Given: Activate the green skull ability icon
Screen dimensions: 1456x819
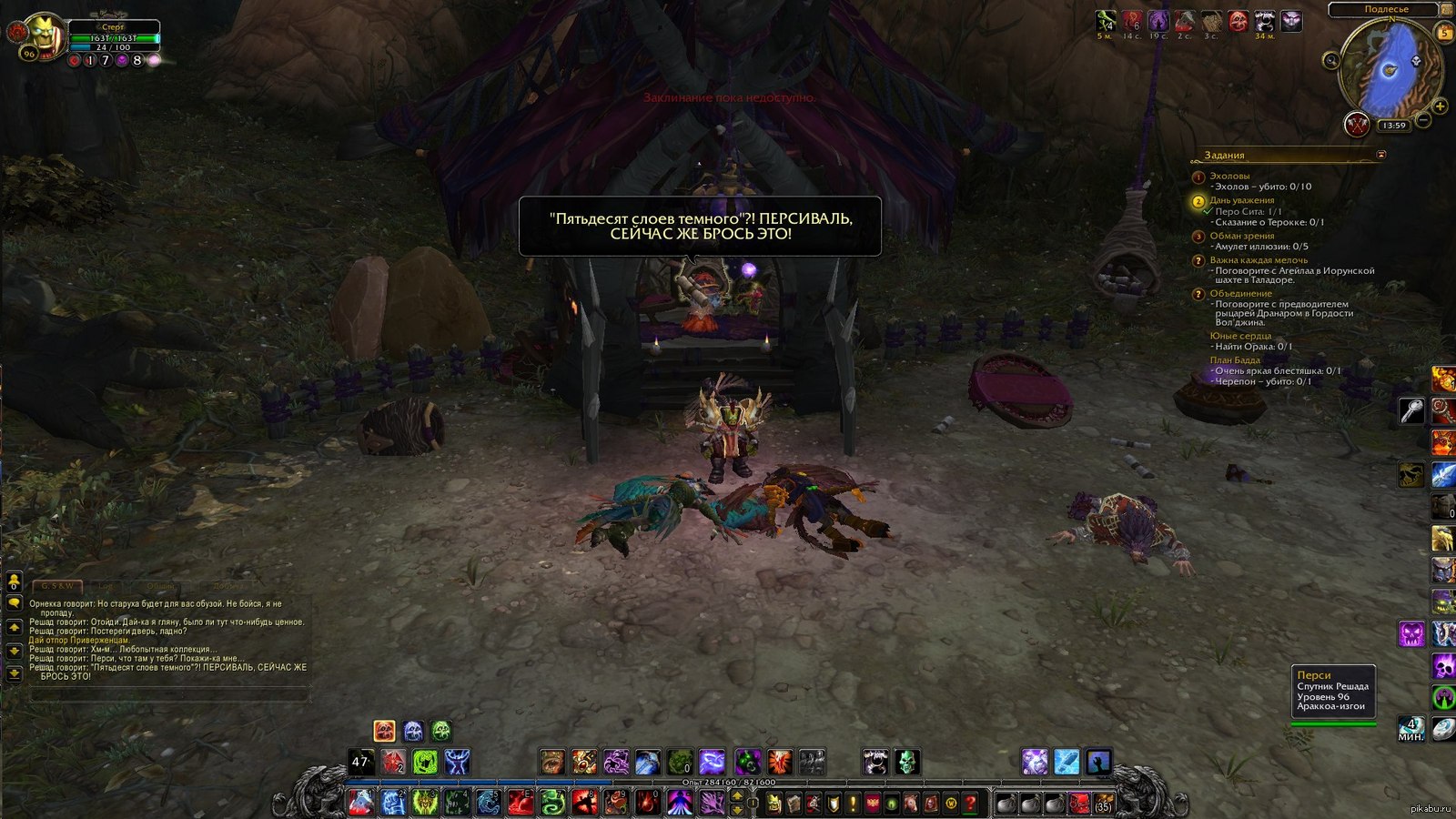Looking at the screenshot, I should [907, 762].
